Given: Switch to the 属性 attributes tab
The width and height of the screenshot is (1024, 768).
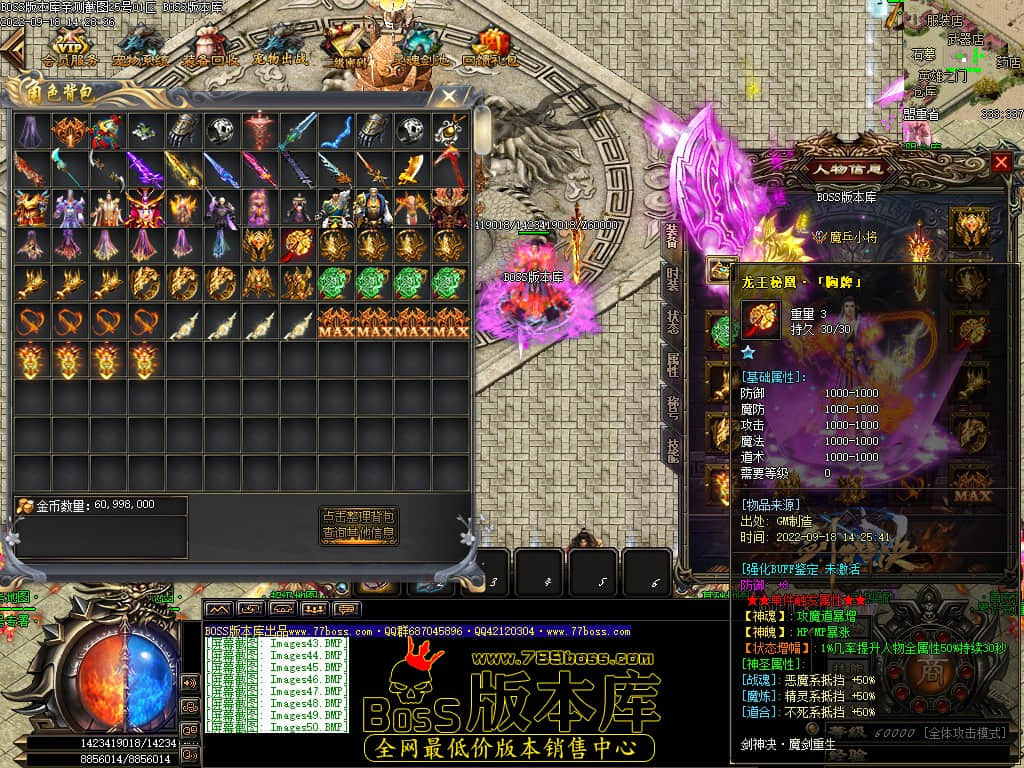Looking at the screenshot, I should (x=673, y=364).
